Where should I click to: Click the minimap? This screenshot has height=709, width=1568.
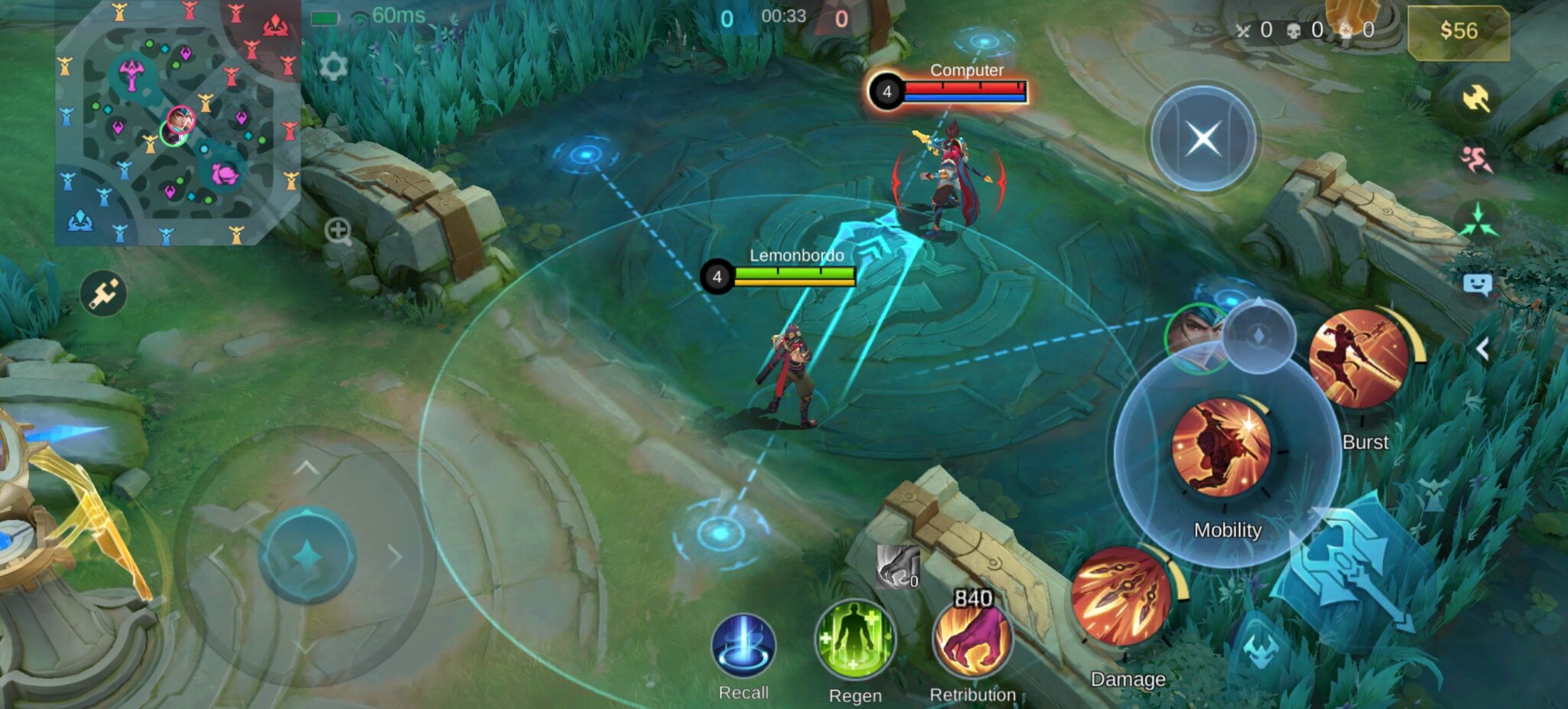[177, 122]
